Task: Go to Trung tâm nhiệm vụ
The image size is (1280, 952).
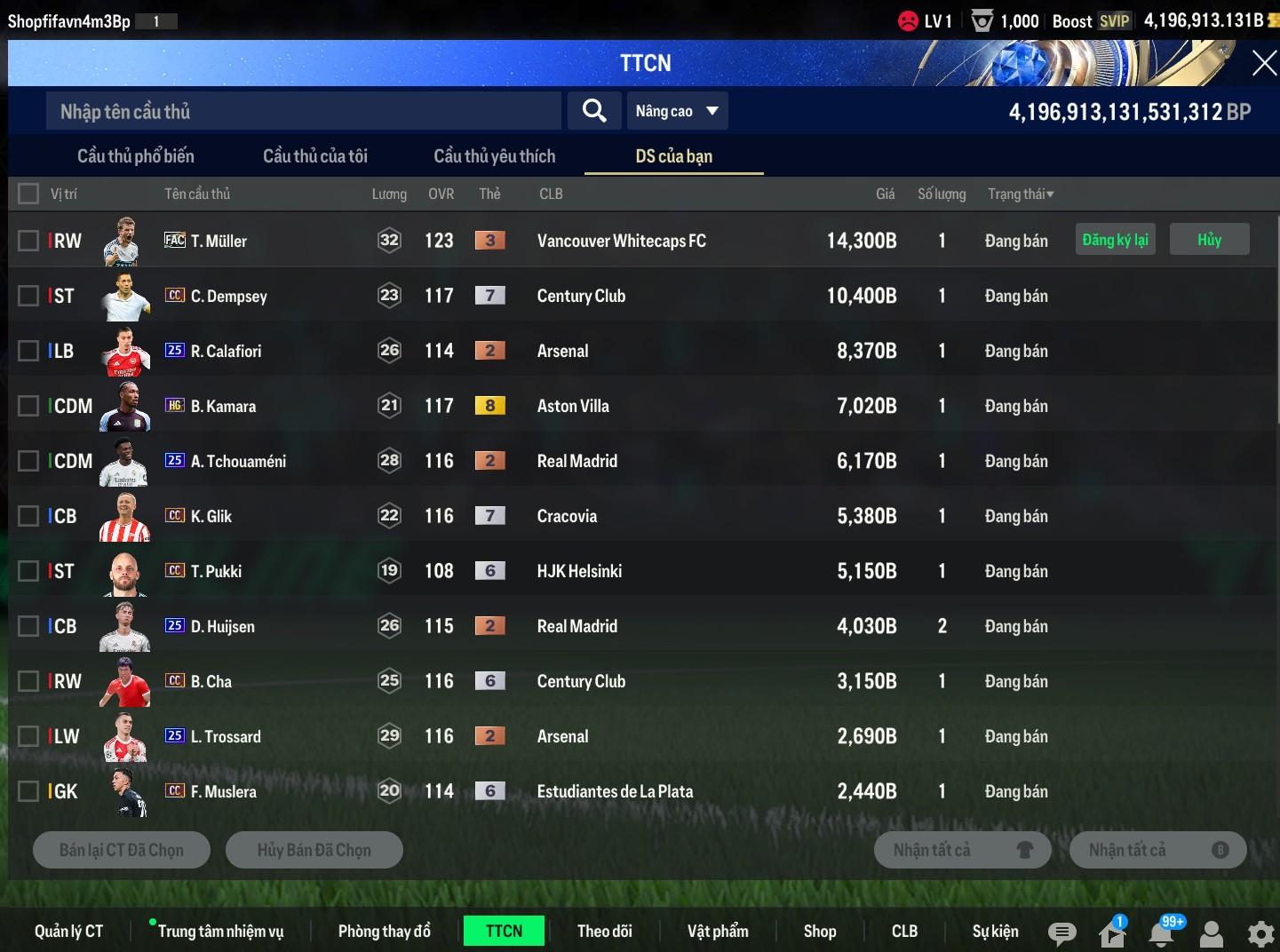Action: 220,931
